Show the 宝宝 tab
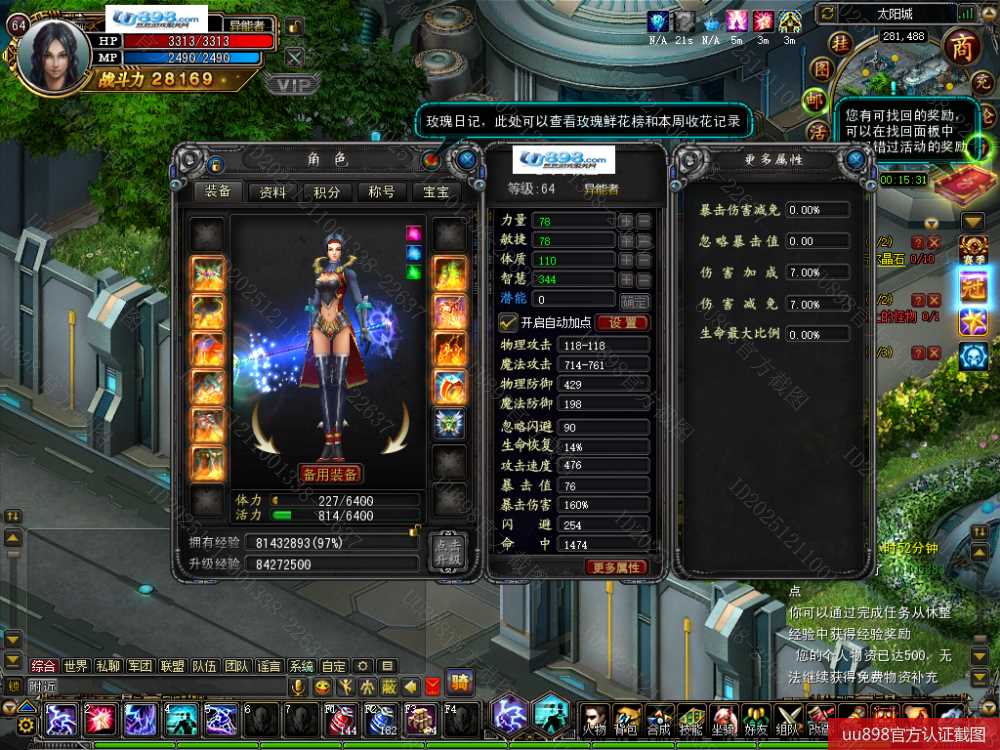The height and width of the screenshot is (750, 1000). (436, 192)
